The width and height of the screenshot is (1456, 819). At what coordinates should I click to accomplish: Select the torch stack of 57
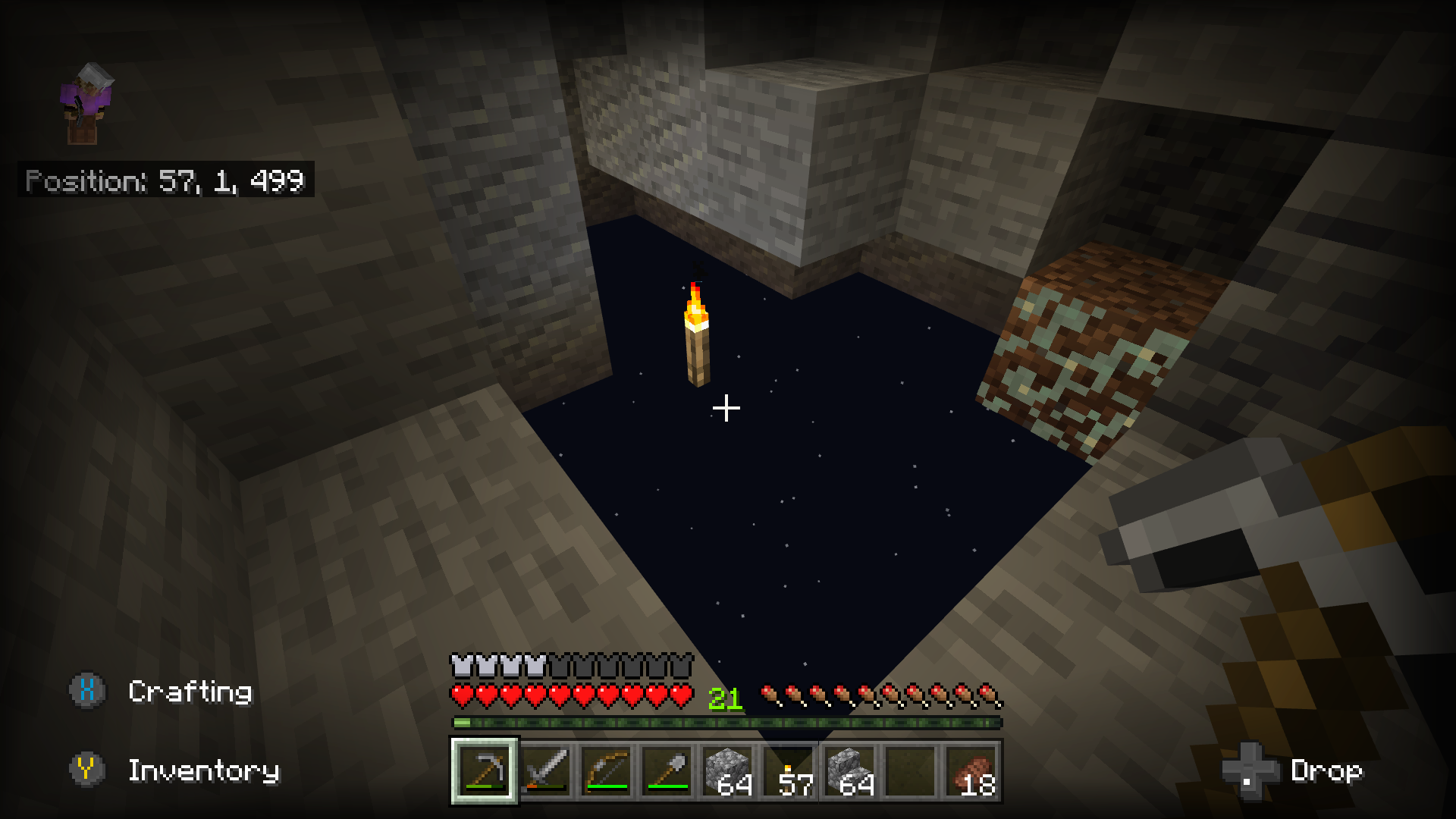click(x=789, y=771)
